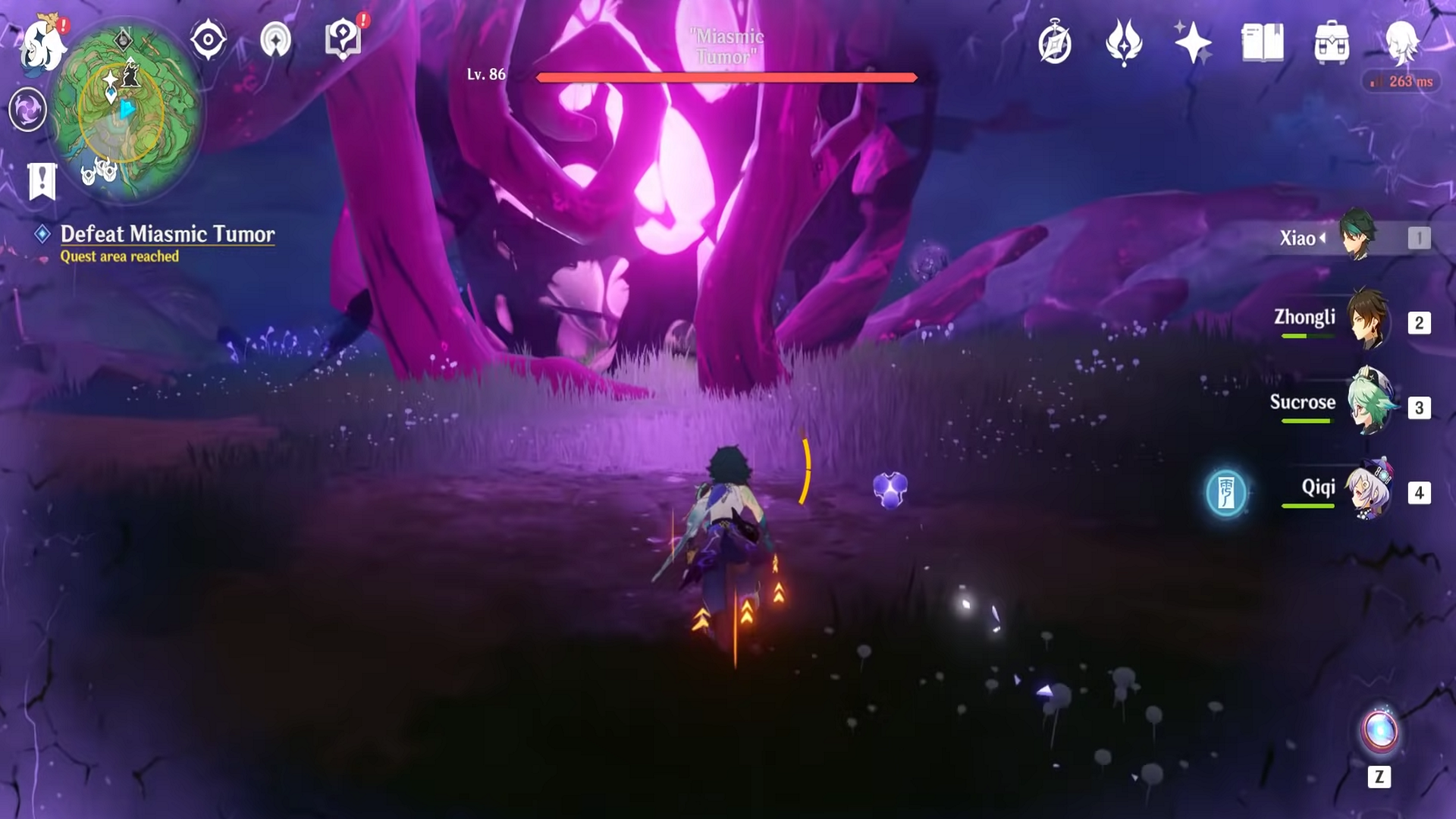Open the circular minimap
The width and height of the screenshot is (1456, 819).
point(126,110)
